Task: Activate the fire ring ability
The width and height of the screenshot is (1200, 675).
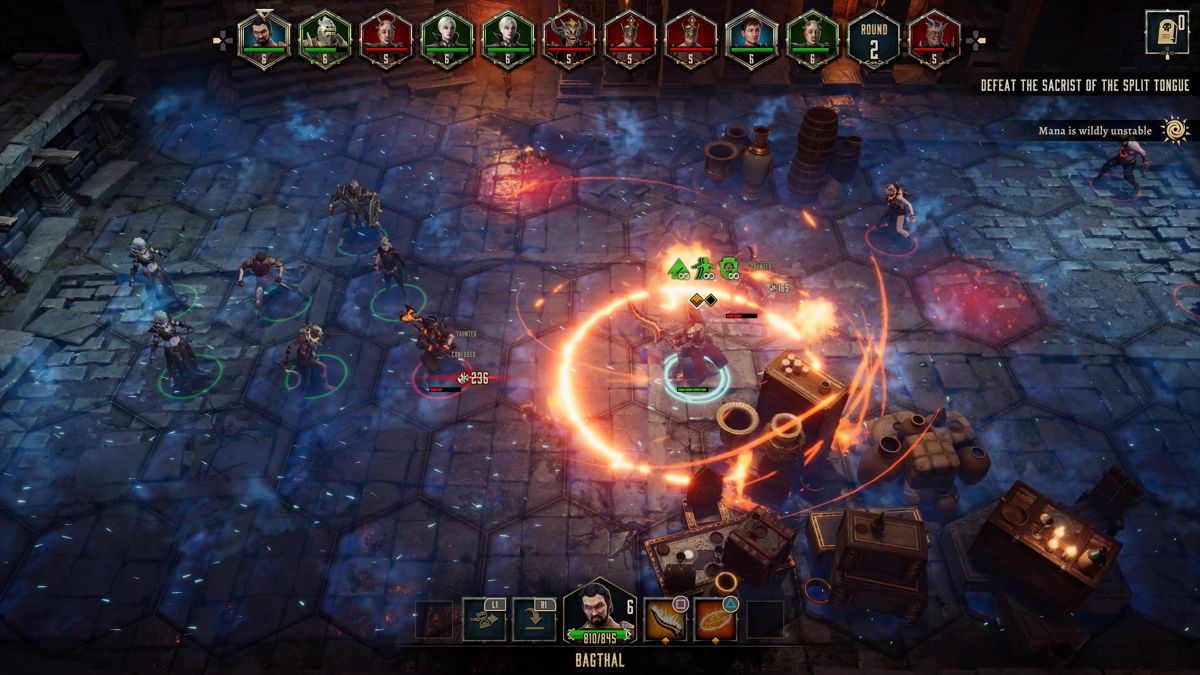Action: pyautogui.click(x=715, y=620)
